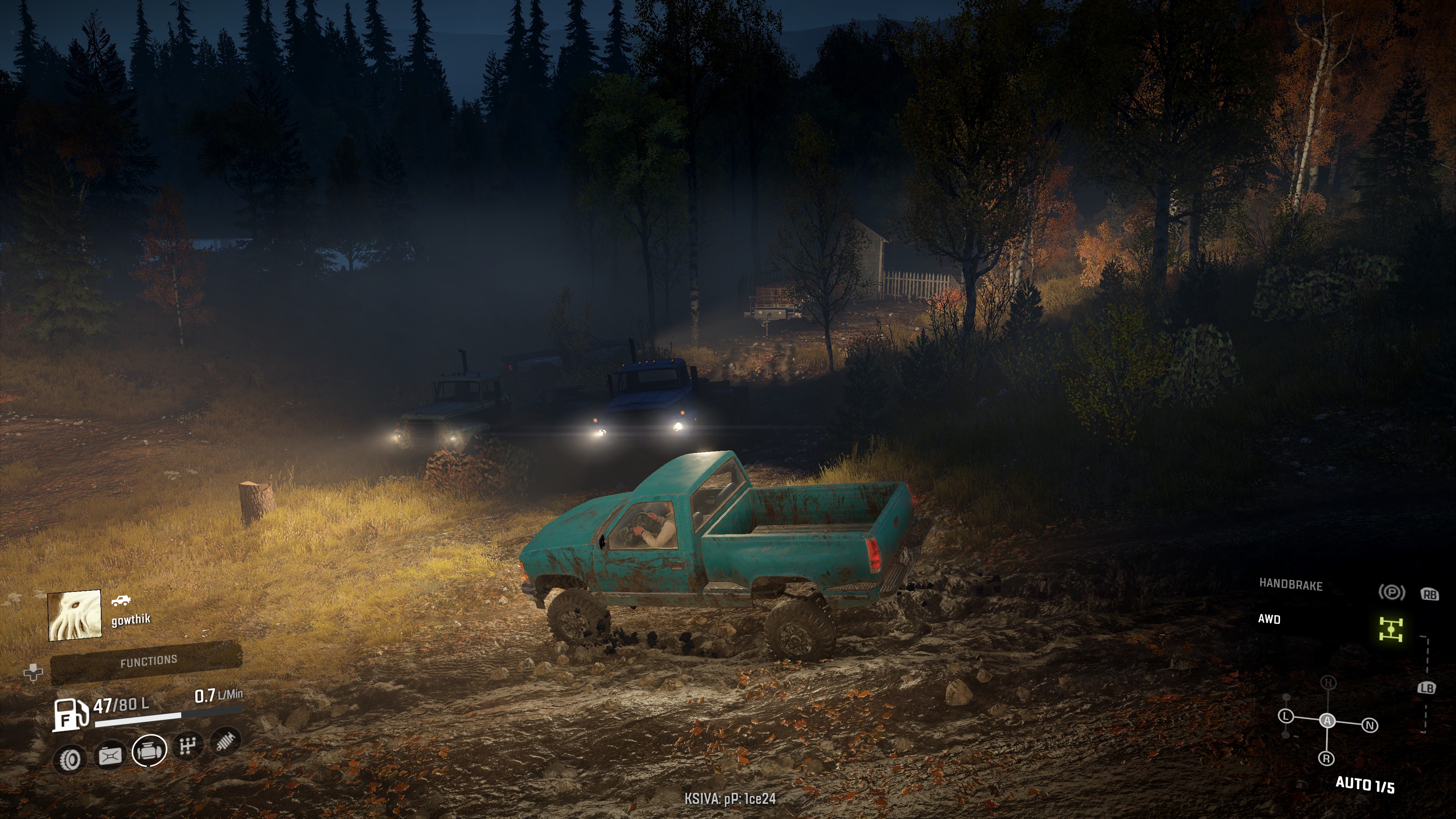Toggle the handbrake P indicator
The image size is (1456, 819).
pos(1391,592)
